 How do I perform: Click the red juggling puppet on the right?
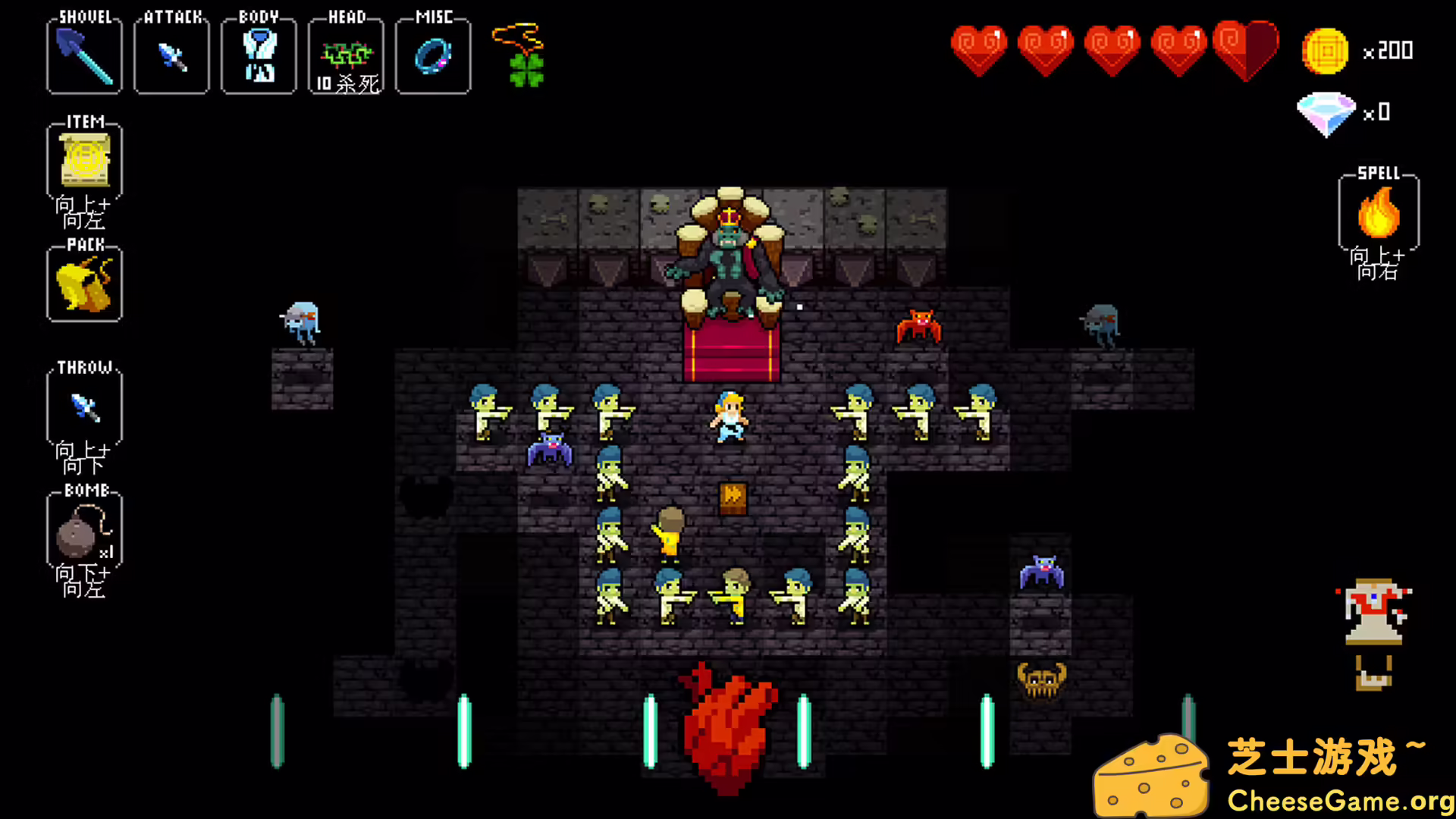pyautogui.click(x=1375, y=610)
